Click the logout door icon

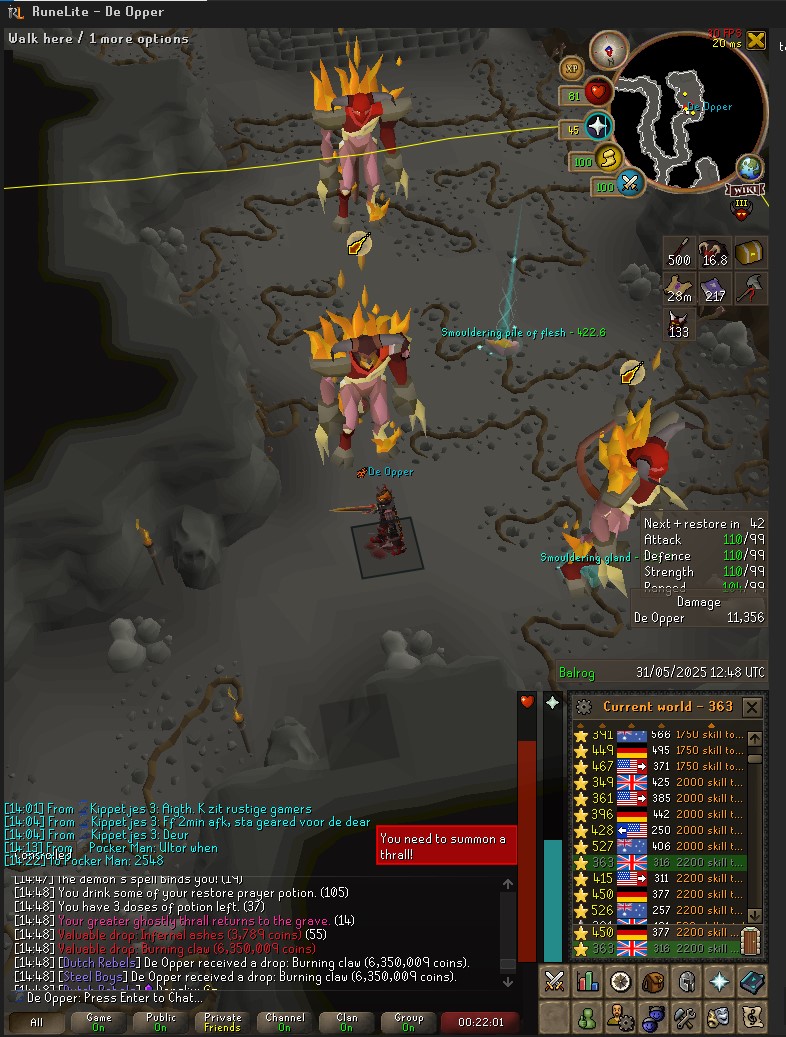pos(752,942)
